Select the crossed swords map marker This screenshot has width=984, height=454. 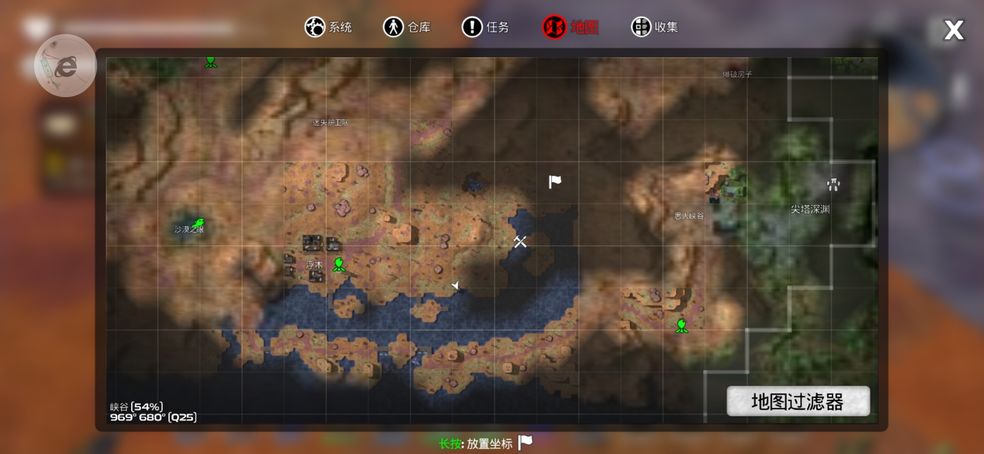[x=520, y=241]
